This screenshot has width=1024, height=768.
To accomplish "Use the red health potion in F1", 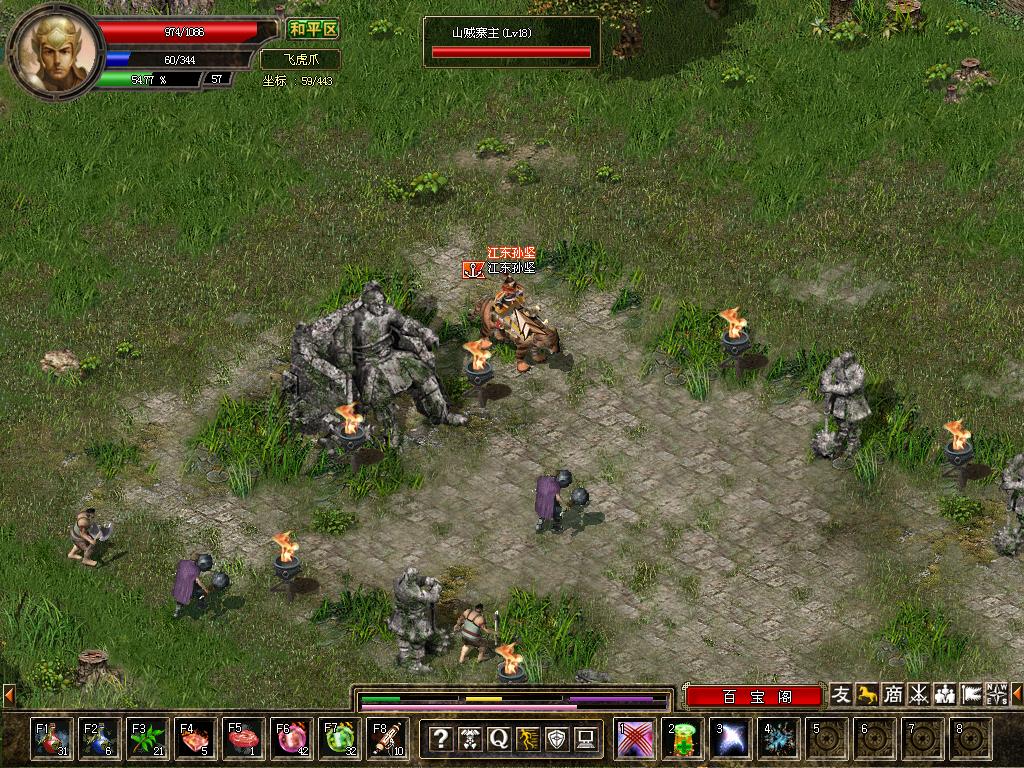I will pyautogui.click(x=52, y=739).
